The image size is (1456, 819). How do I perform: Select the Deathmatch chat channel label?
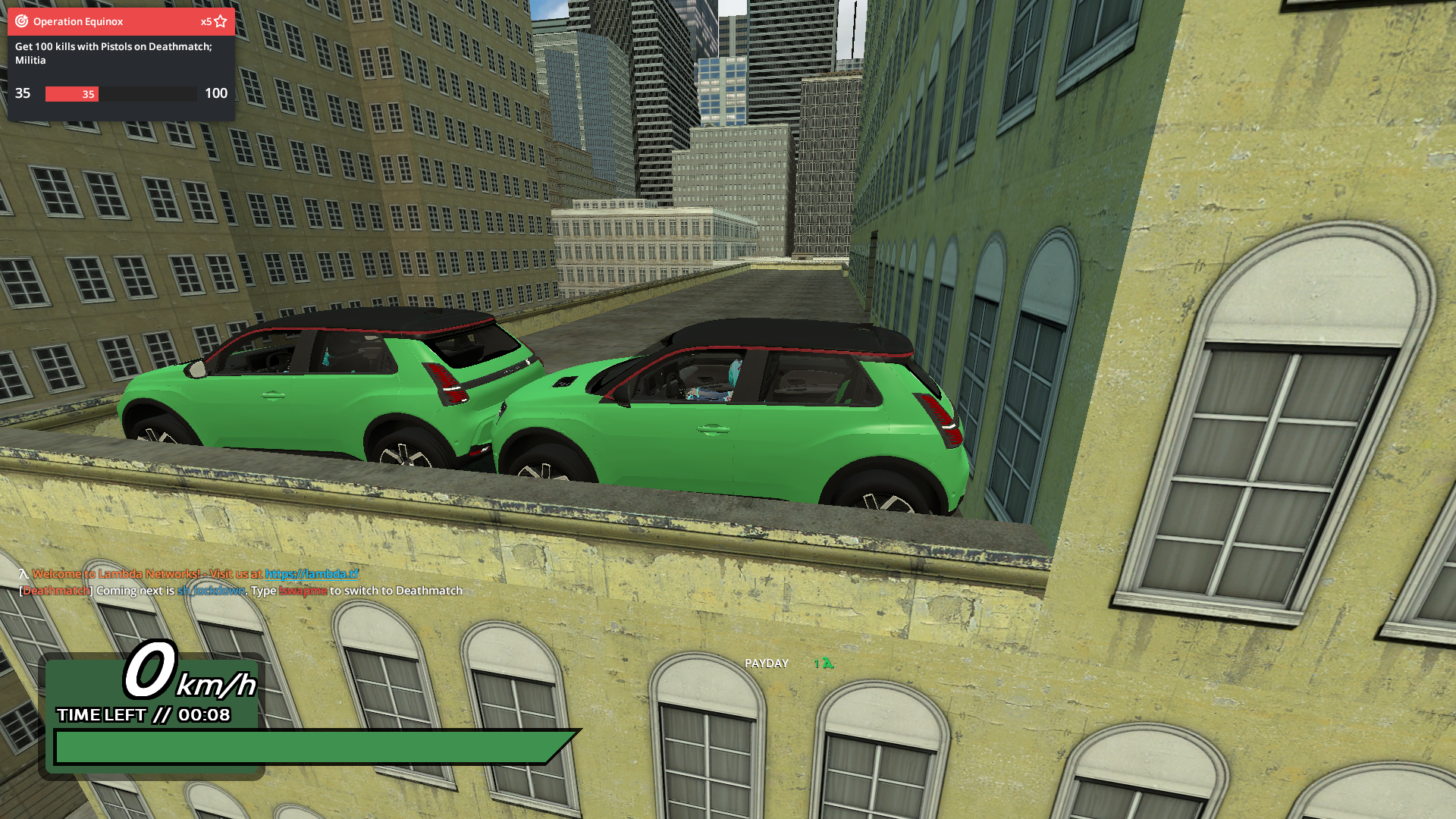[55, 590]
